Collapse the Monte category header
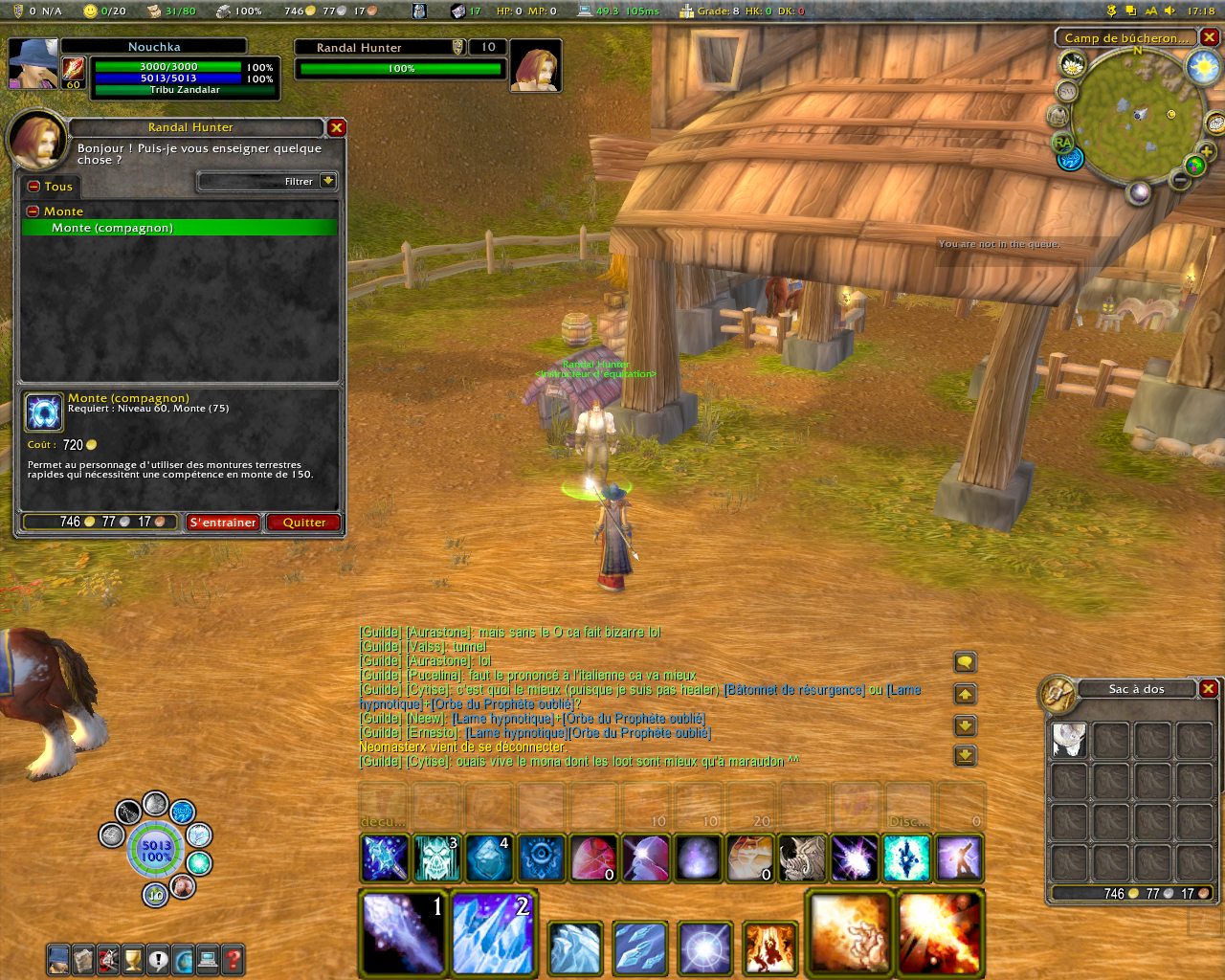Viewport: 1225px width, 980px height. pos(33,212)
